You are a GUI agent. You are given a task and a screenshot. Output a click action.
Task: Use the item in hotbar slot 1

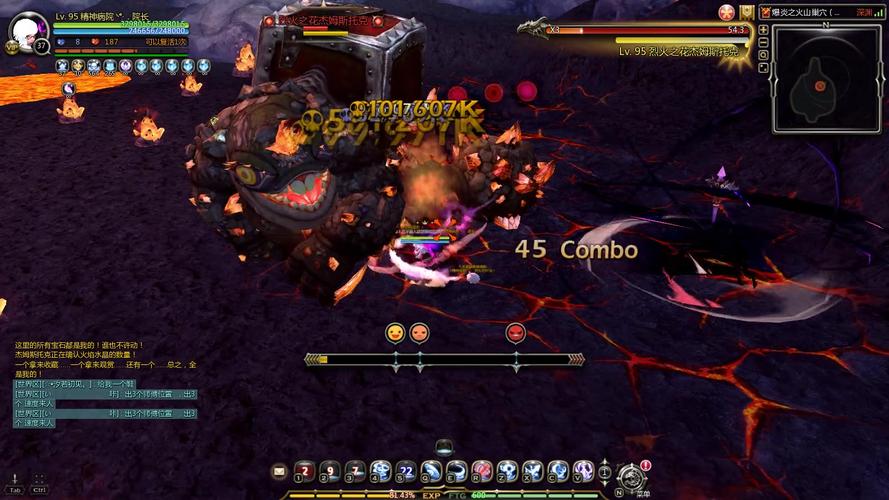point(303,471)
